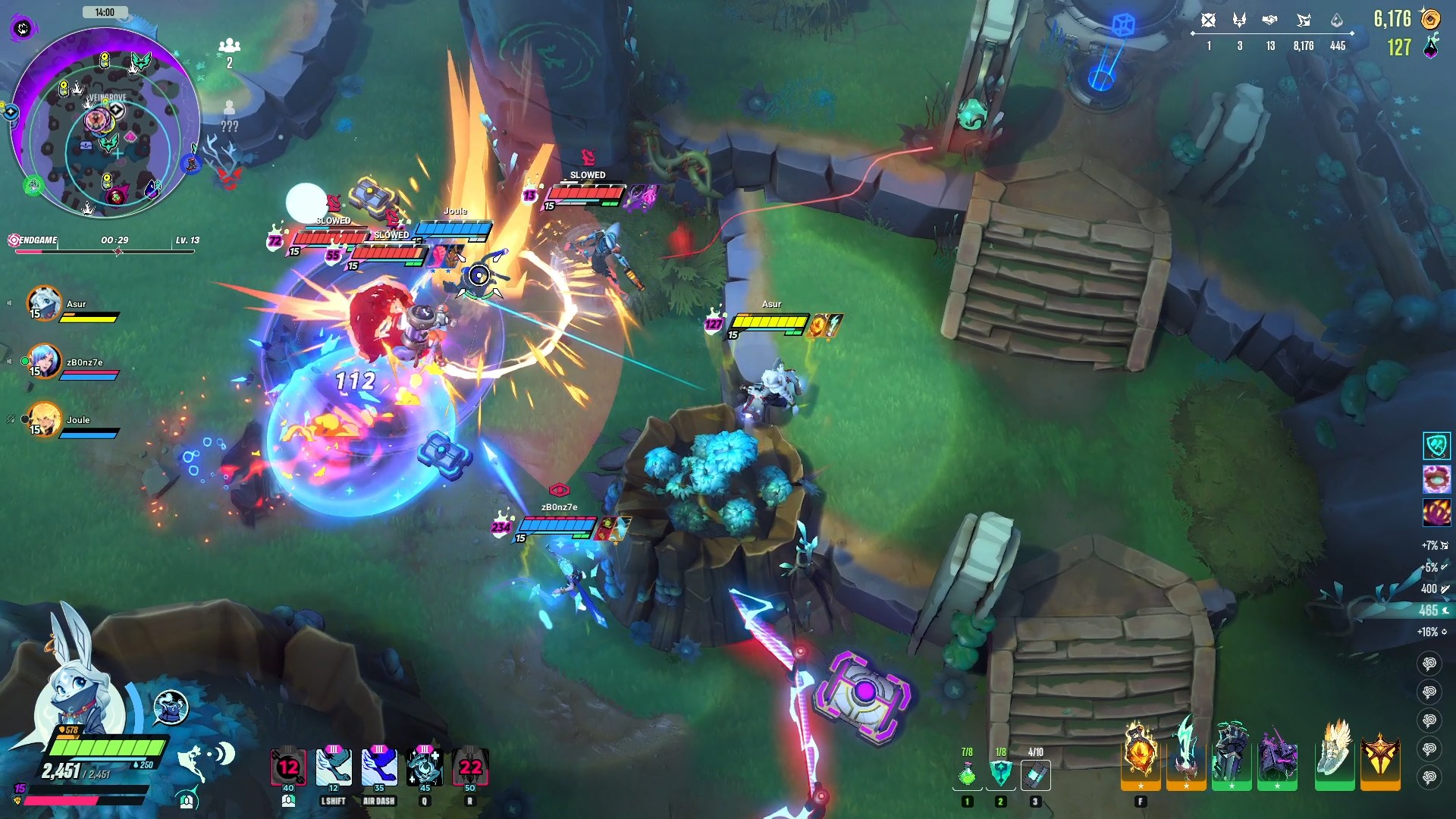The image size is (1456, 819).
Task: Select the purple cannon gear item
Action: click(x=1277, y=756)
